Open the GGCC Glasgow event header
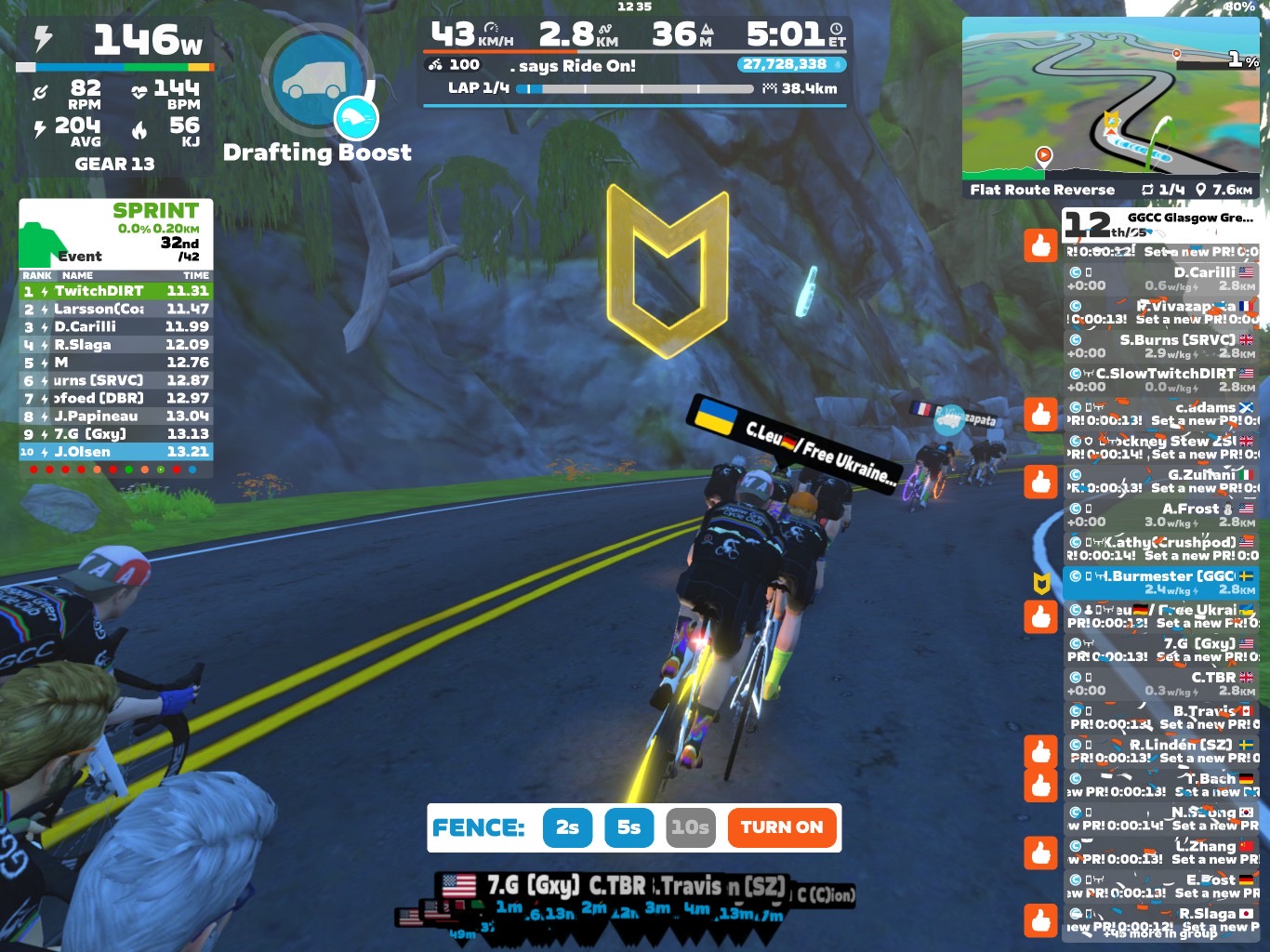The height and width of the screenshot is (952, 1270). [x=1161, y=224]
